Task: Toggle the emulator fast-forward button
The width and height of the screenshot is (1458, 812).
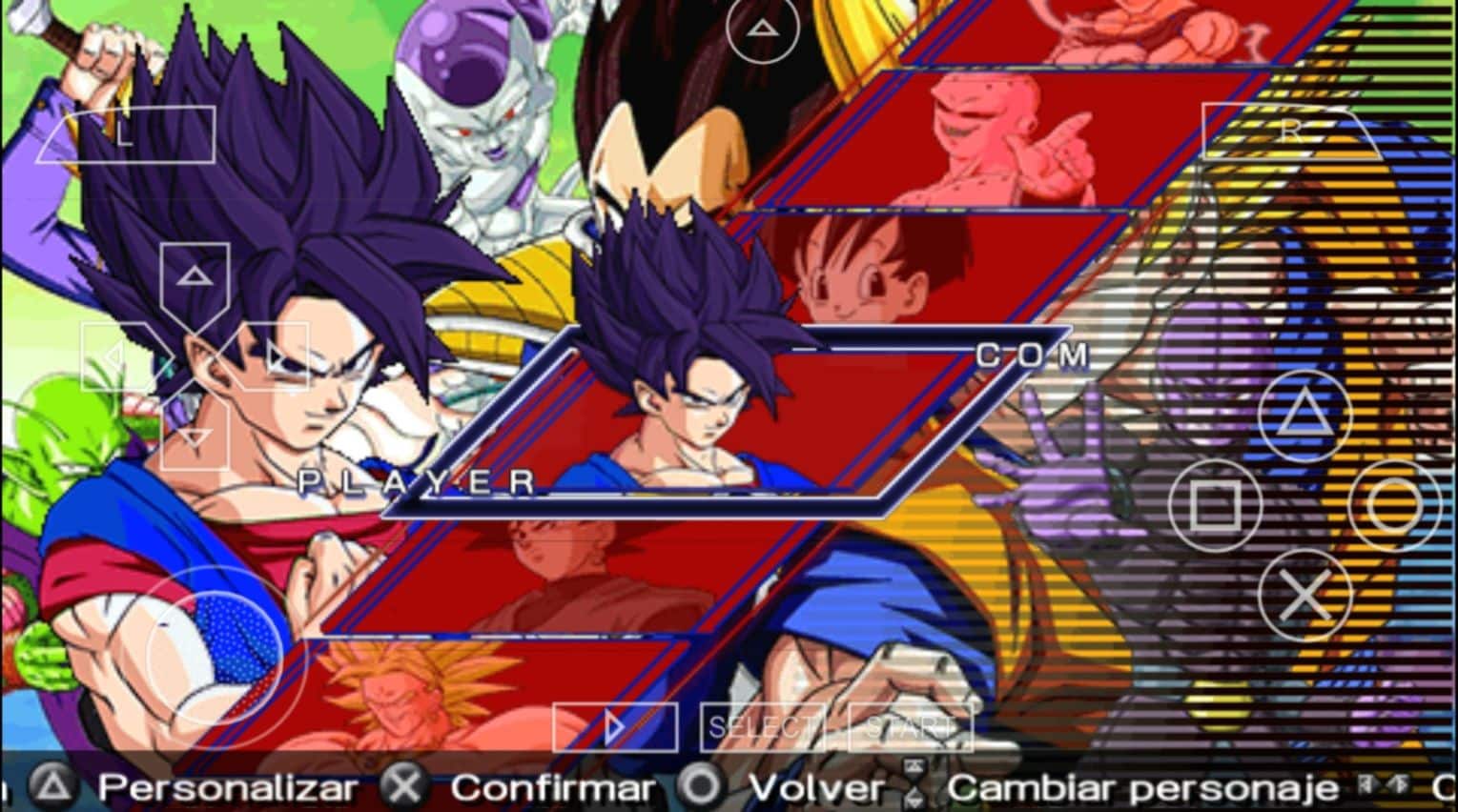Action: tap(614, 728)
